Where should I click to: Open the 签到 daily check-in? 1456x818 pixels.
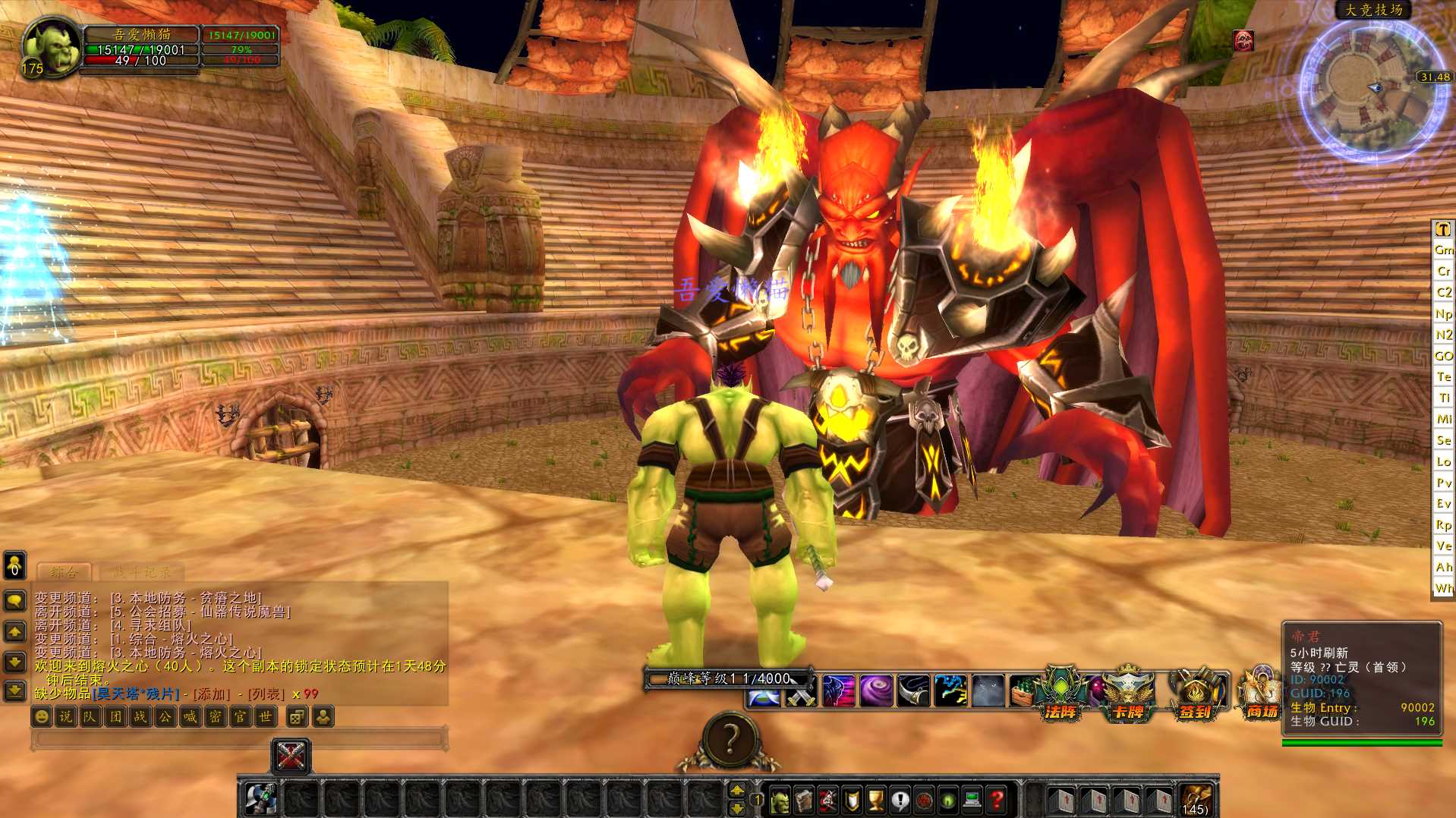point(1196,694)
